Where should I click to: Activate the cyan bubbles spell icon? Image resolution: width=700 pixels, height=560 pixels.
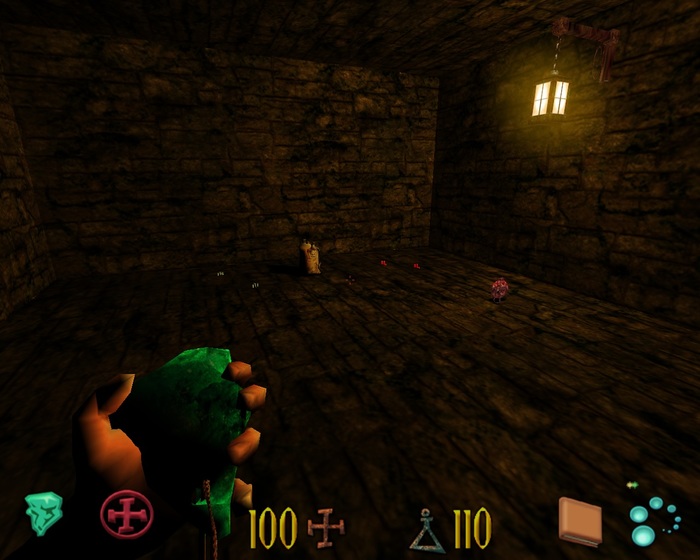pyautogui.click(x=654, y=520)
